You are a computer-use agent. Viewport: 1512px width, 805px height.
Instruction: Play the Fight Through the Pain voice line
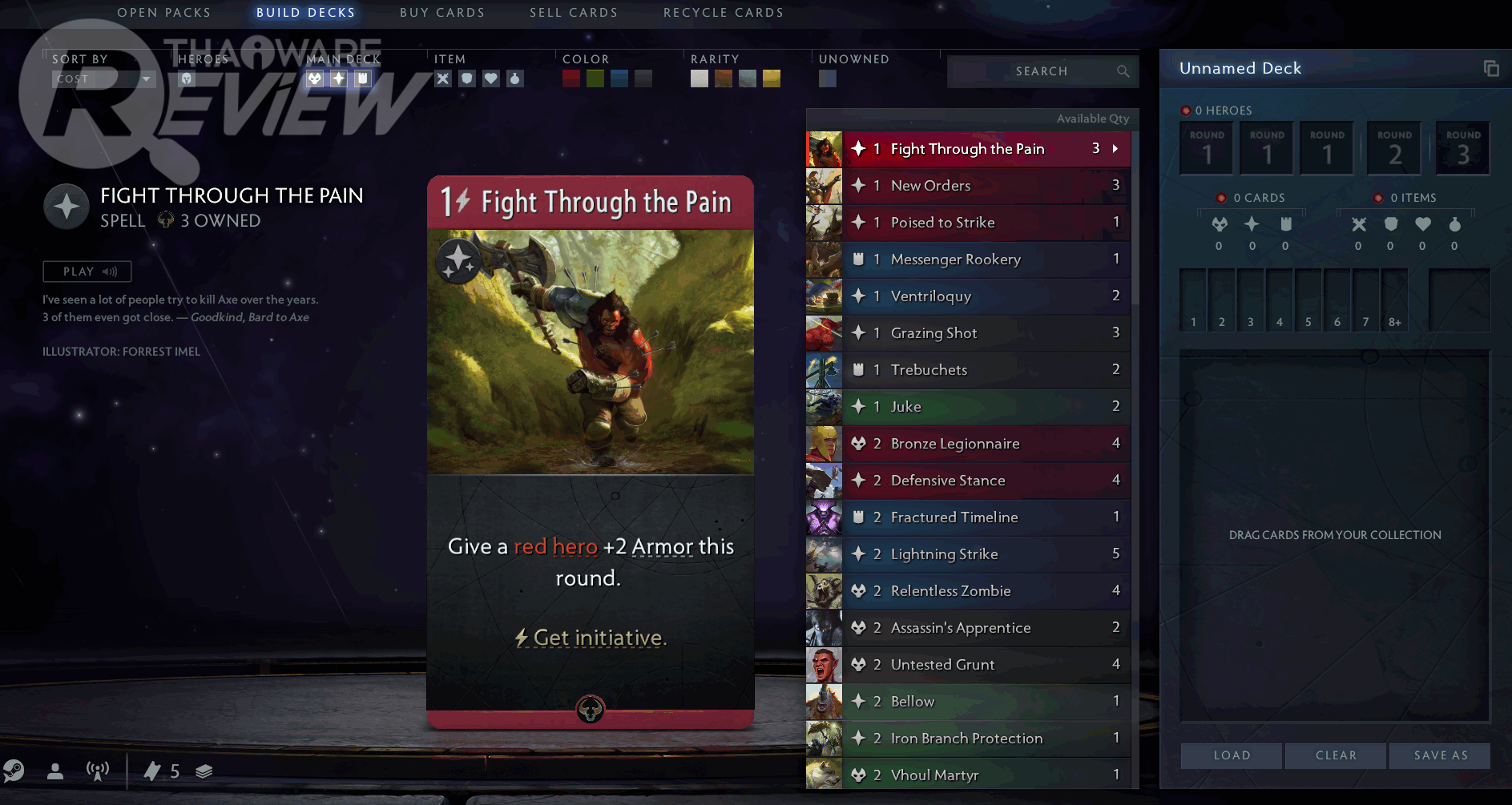87,272
